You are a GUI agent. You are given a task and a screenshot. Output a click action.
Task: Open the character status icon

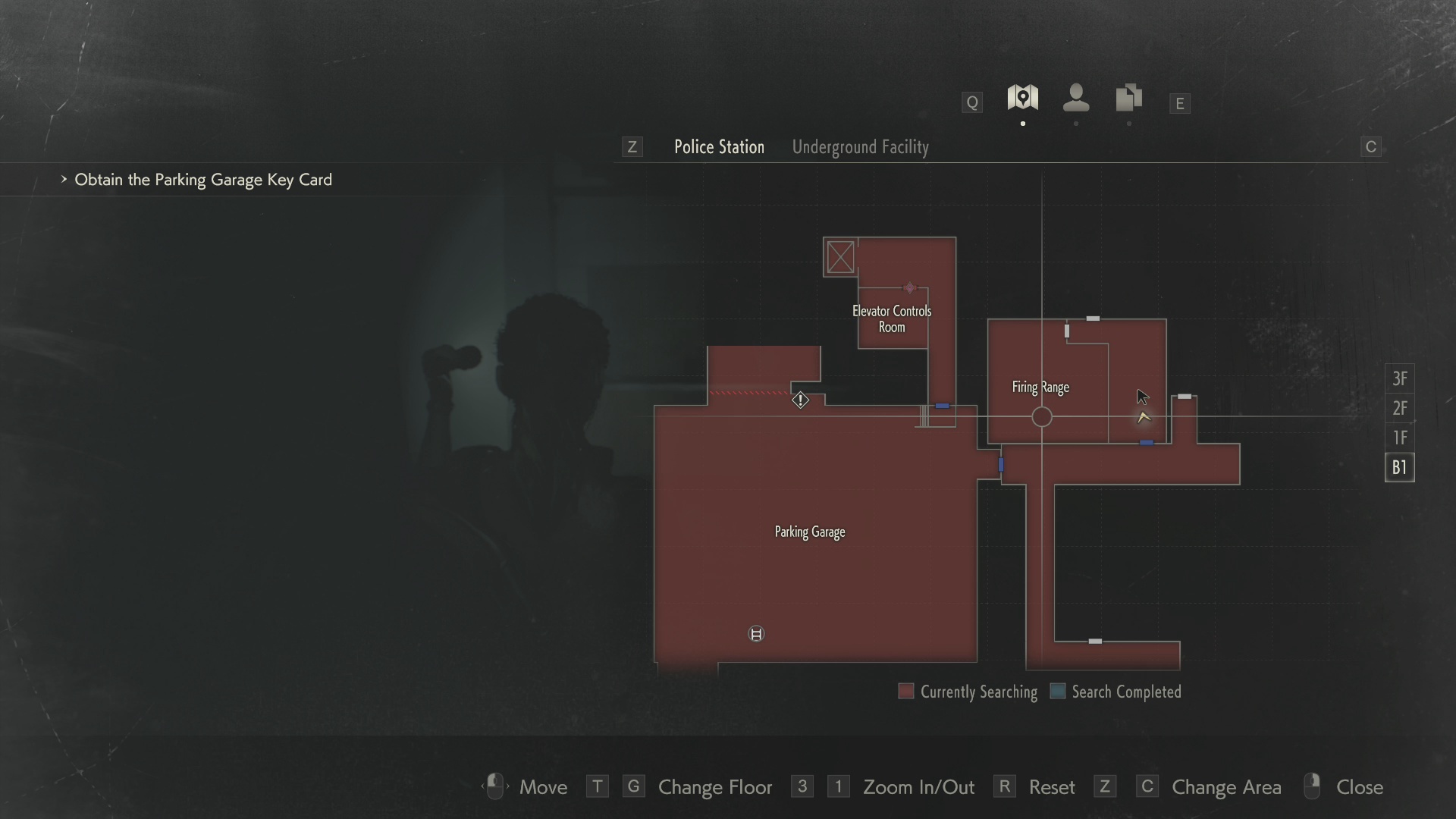[1076, 99]
